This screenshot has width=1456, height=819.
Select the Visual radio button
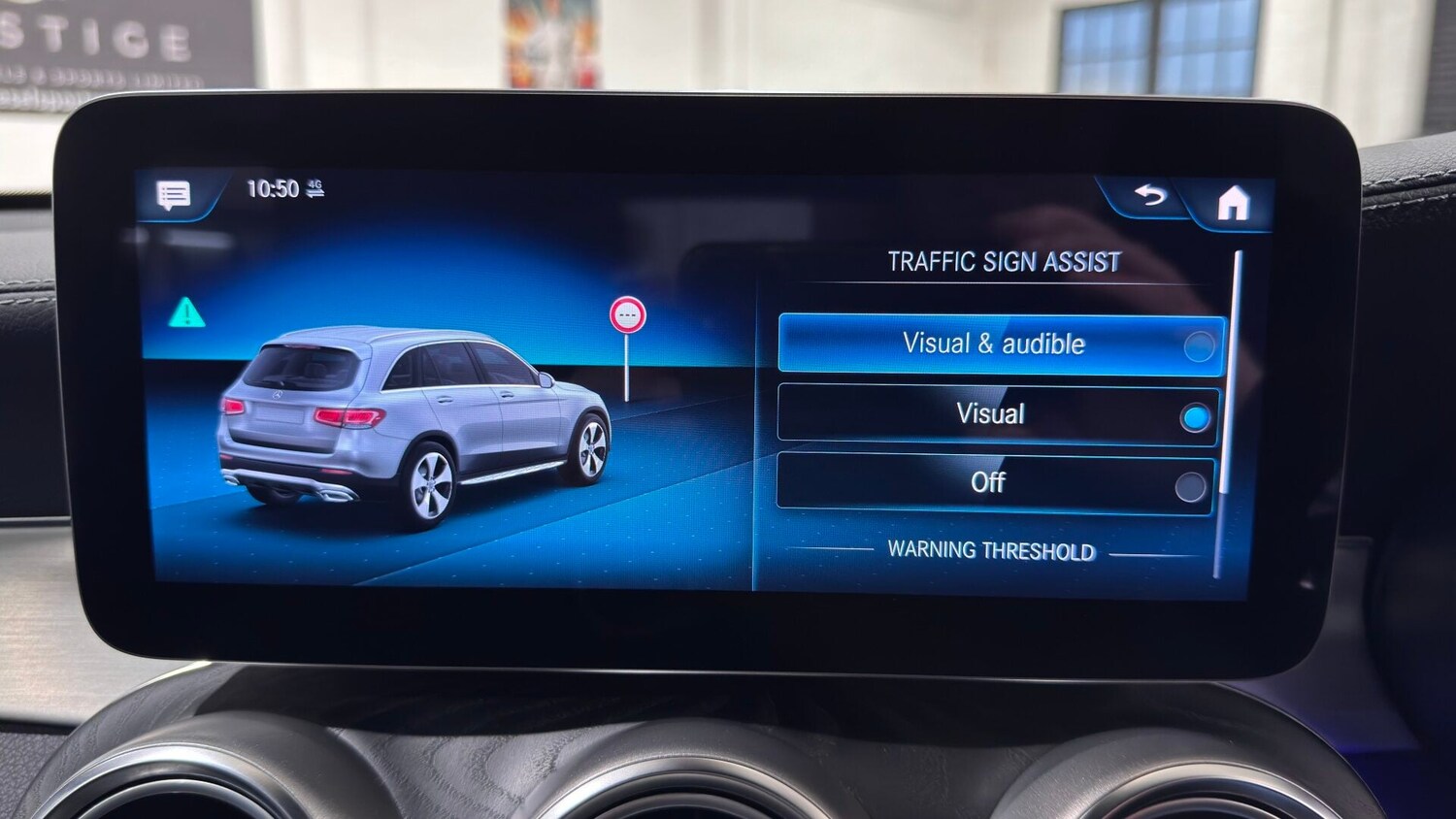[1196, 415]
